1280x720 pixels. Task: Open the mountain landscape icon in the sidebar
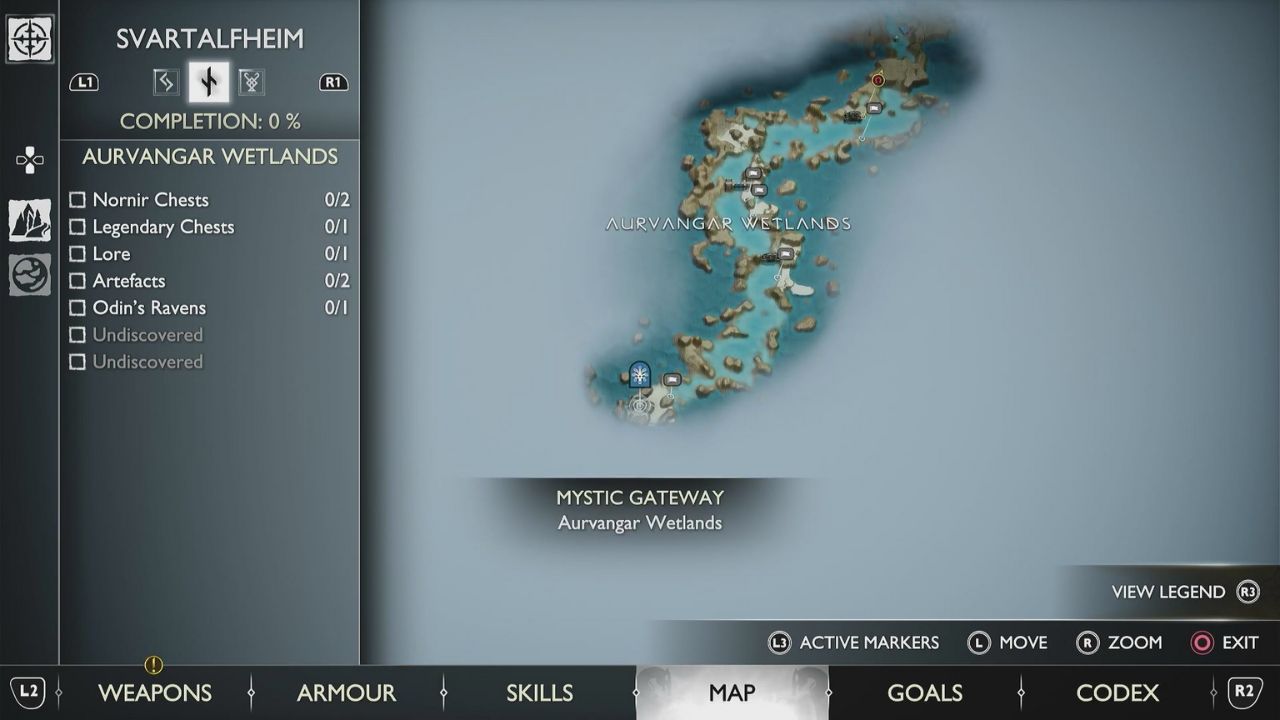point(29,218)
